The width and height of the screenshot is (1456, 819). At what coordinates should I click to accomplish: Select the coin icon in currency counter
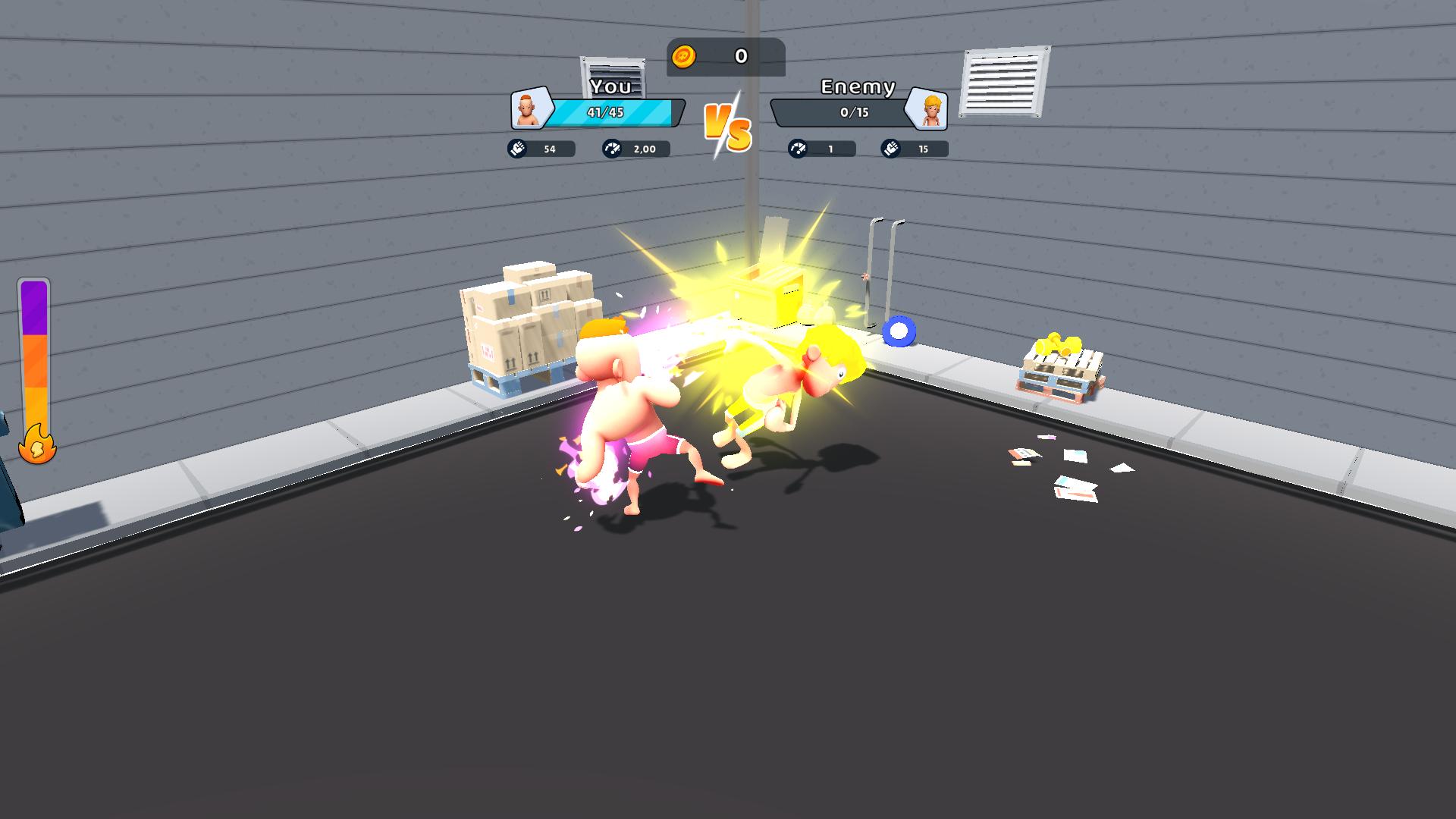click(684, 56)
